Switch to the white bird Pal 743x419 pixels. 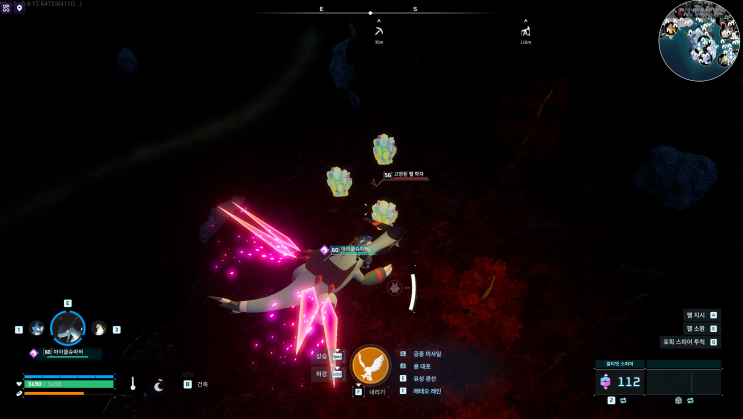[99, 329]
